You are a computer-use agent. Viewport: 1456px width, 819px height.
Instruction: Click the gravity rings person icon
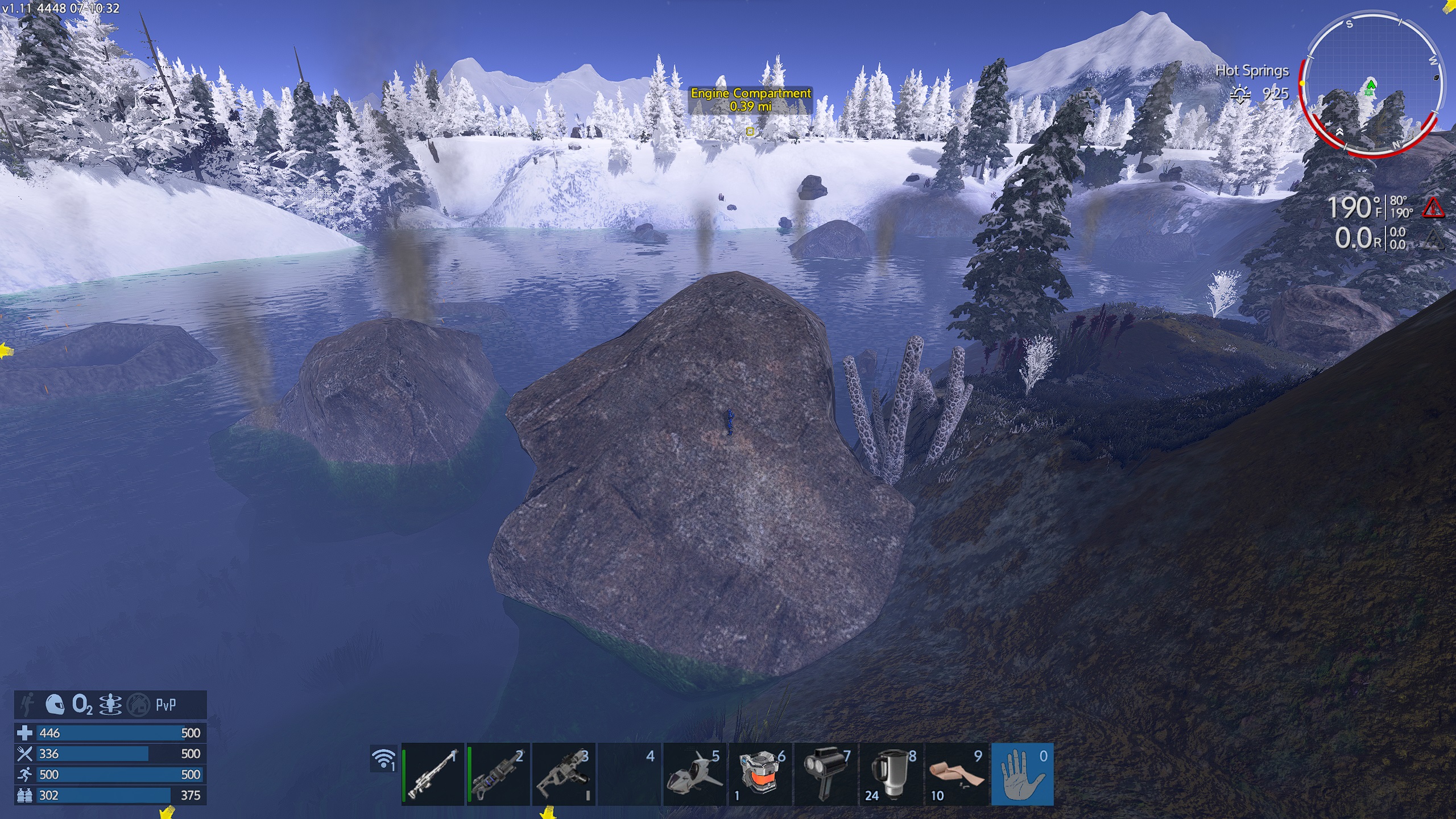[110, 705]
